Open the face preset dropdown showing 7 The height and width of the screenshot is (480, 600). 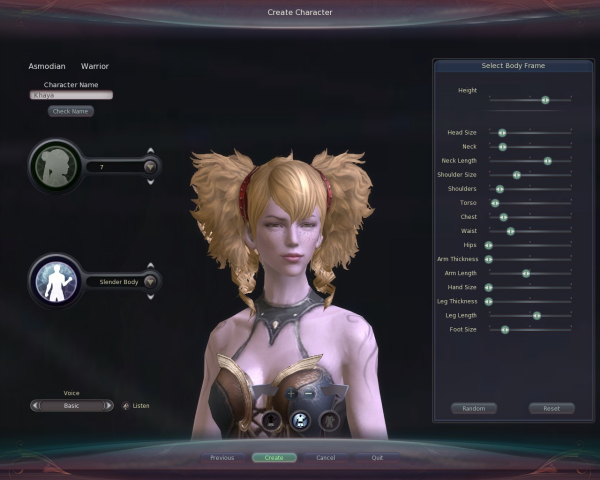click(150, 167)
